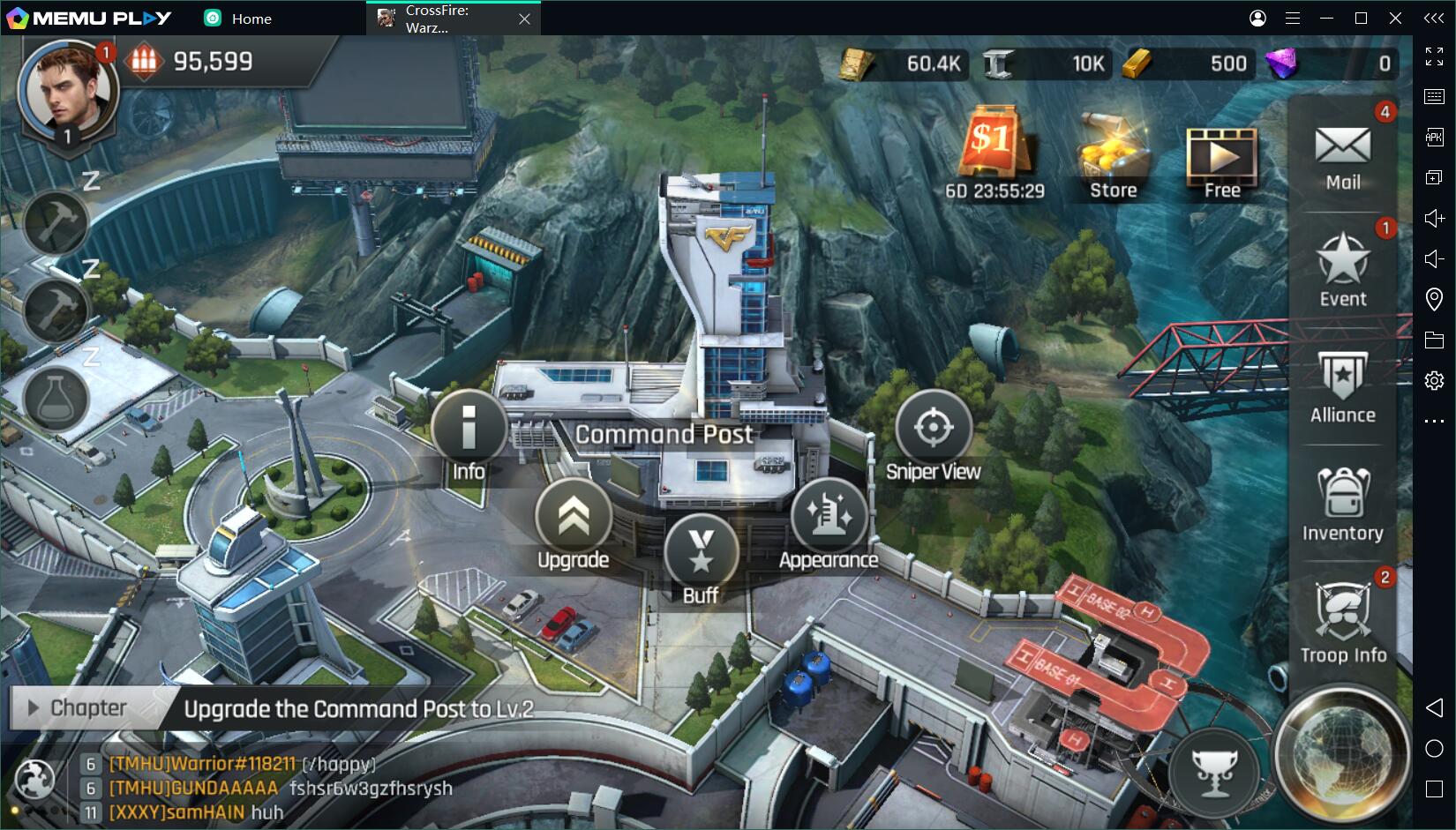Close the CrossFire Warzone emulator tab
The height and width of the screenshot is (830, 1456).
524,19
